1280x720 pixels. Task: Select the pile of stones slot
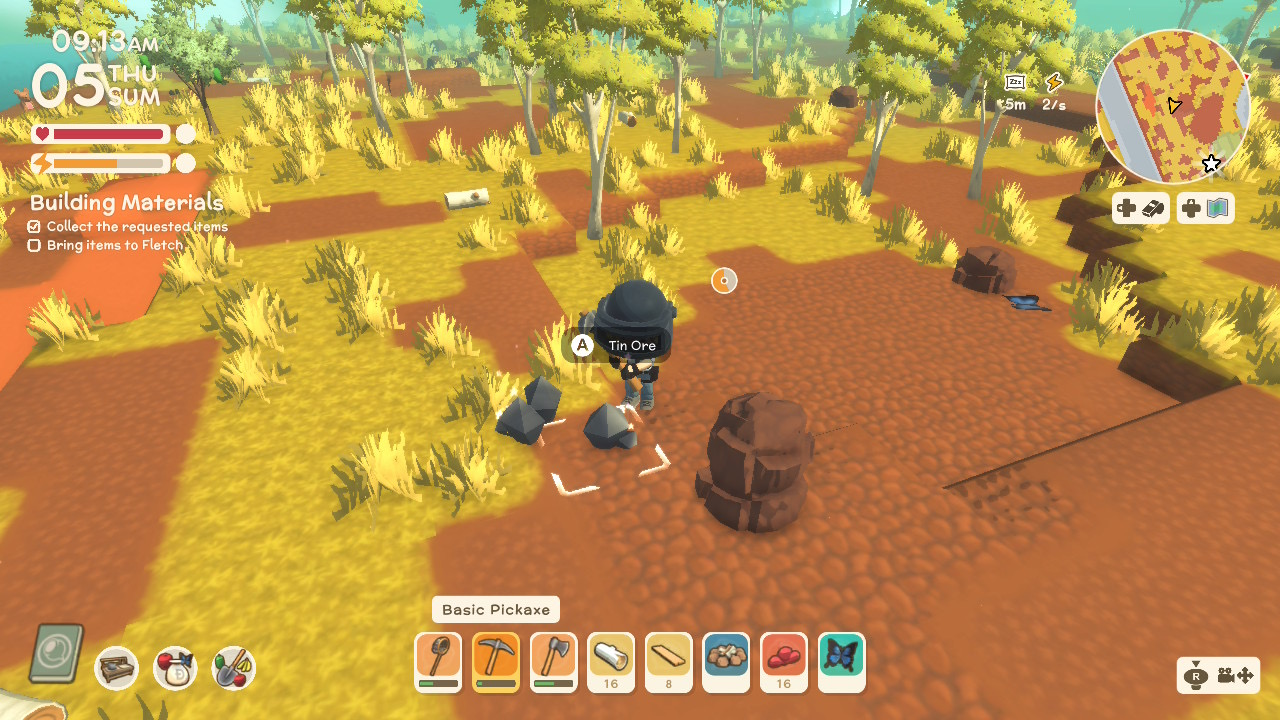[727, 661]
